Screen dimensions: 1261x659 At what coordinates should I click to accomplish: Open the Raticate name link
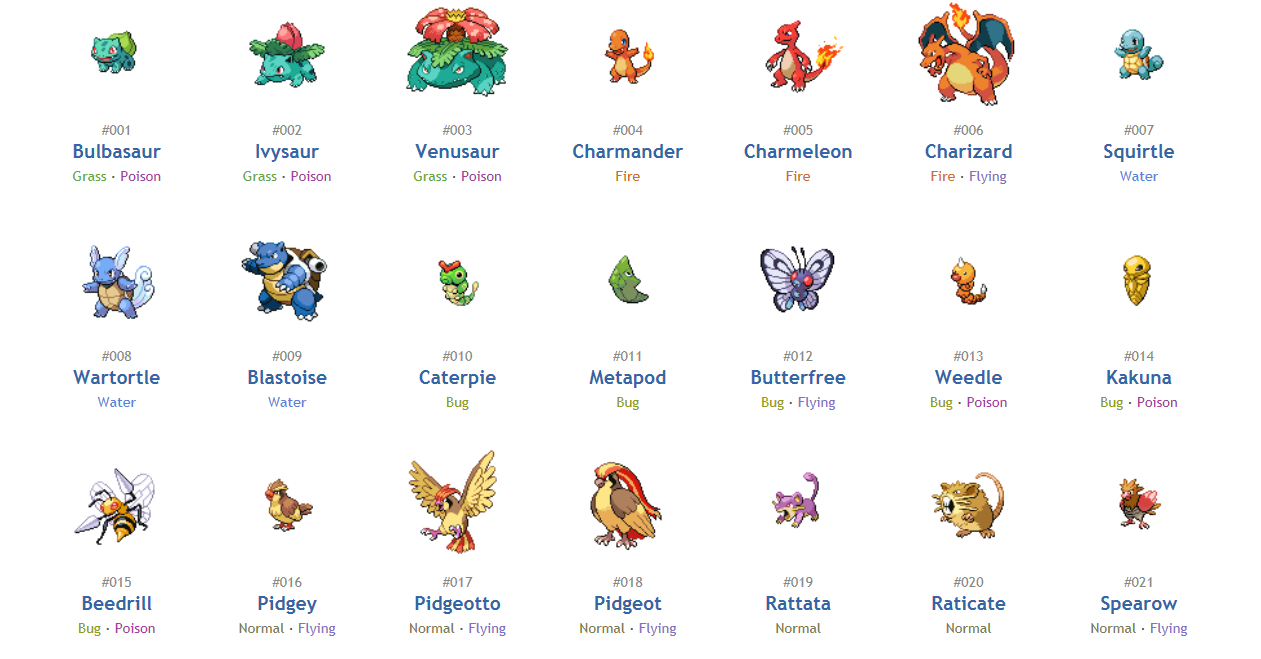click(x=968, y=604)
